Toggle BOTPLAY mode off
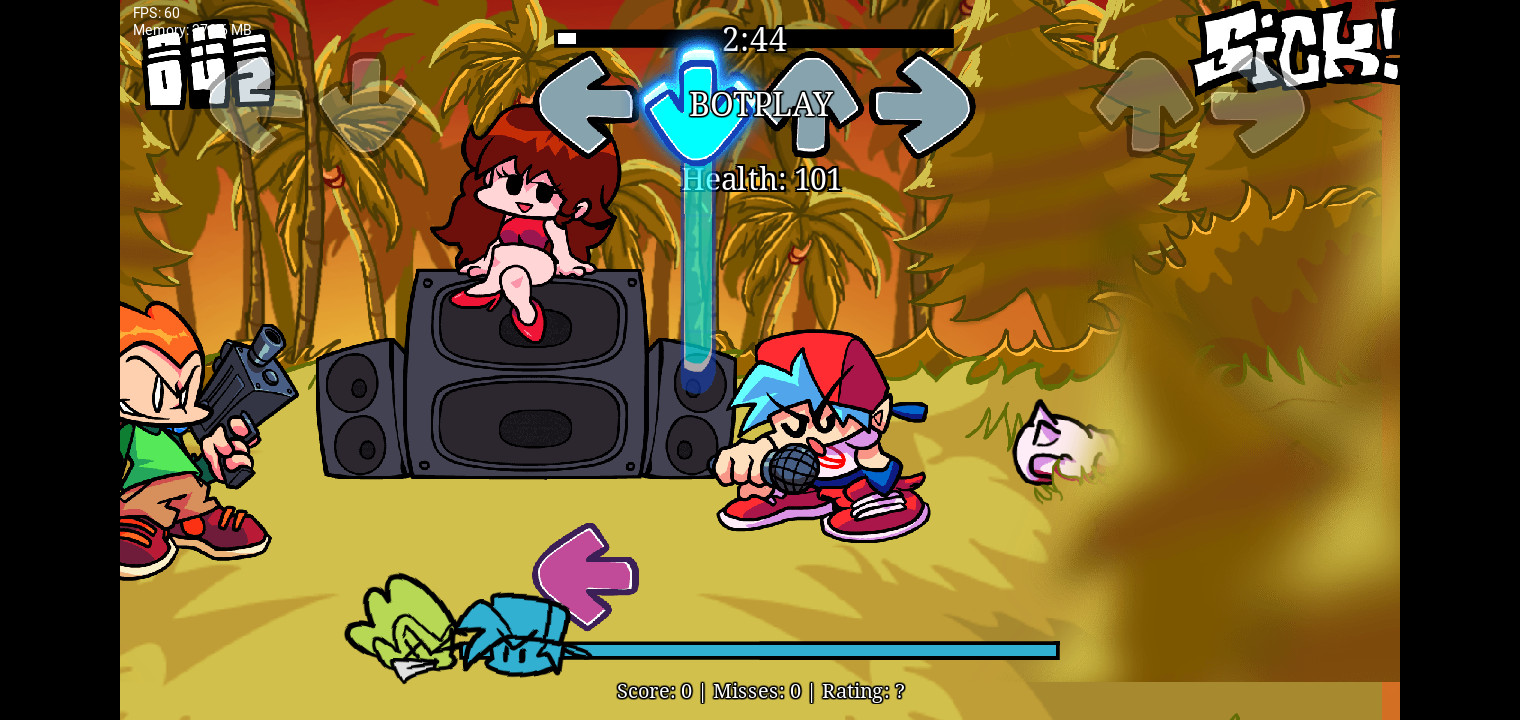The height and width of the screenshot is (720, 1520). pyautogui.click(x=760, y=105)
